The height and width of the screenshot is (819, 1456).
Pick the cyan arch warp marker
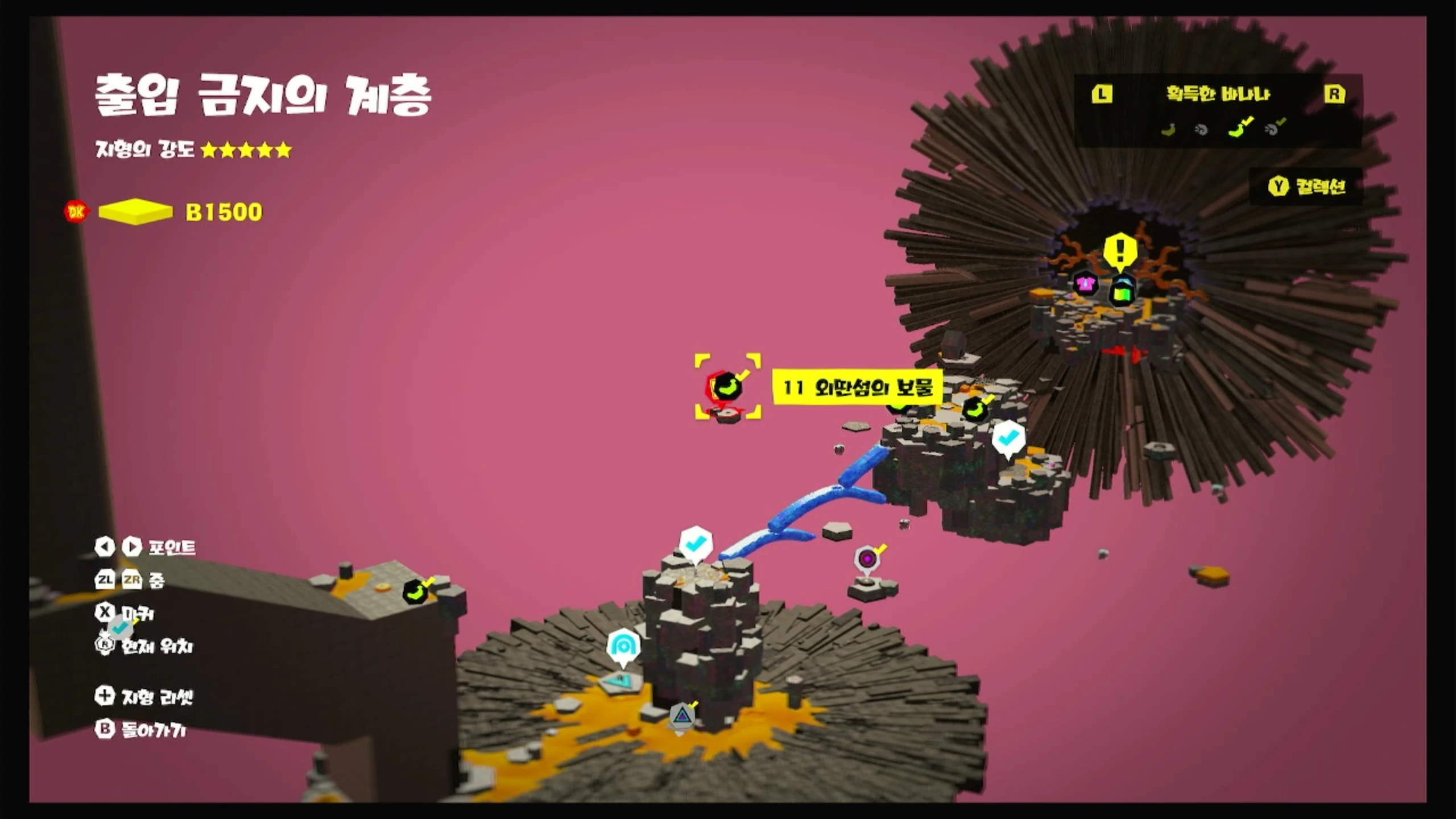tap(623, 646)
